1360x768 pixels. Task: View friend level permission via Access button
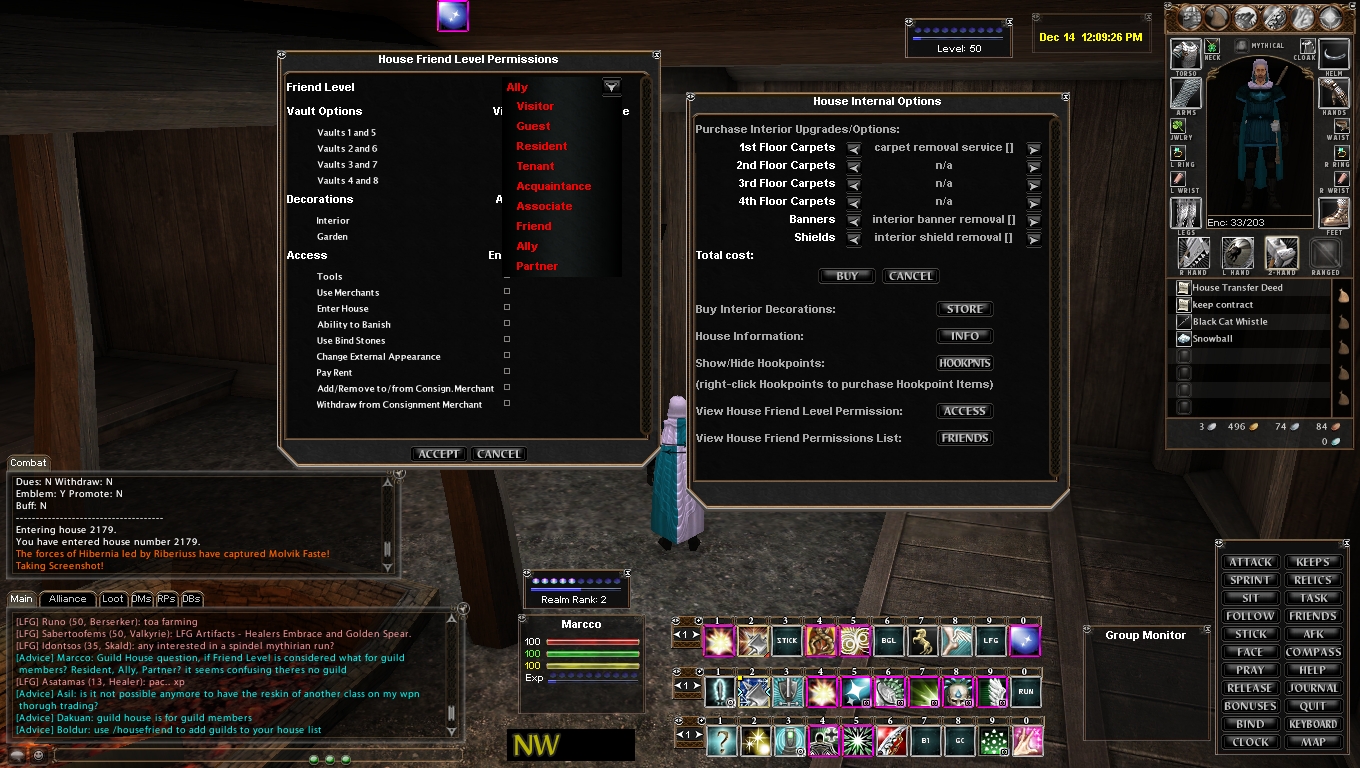click(x=965, y=411)
